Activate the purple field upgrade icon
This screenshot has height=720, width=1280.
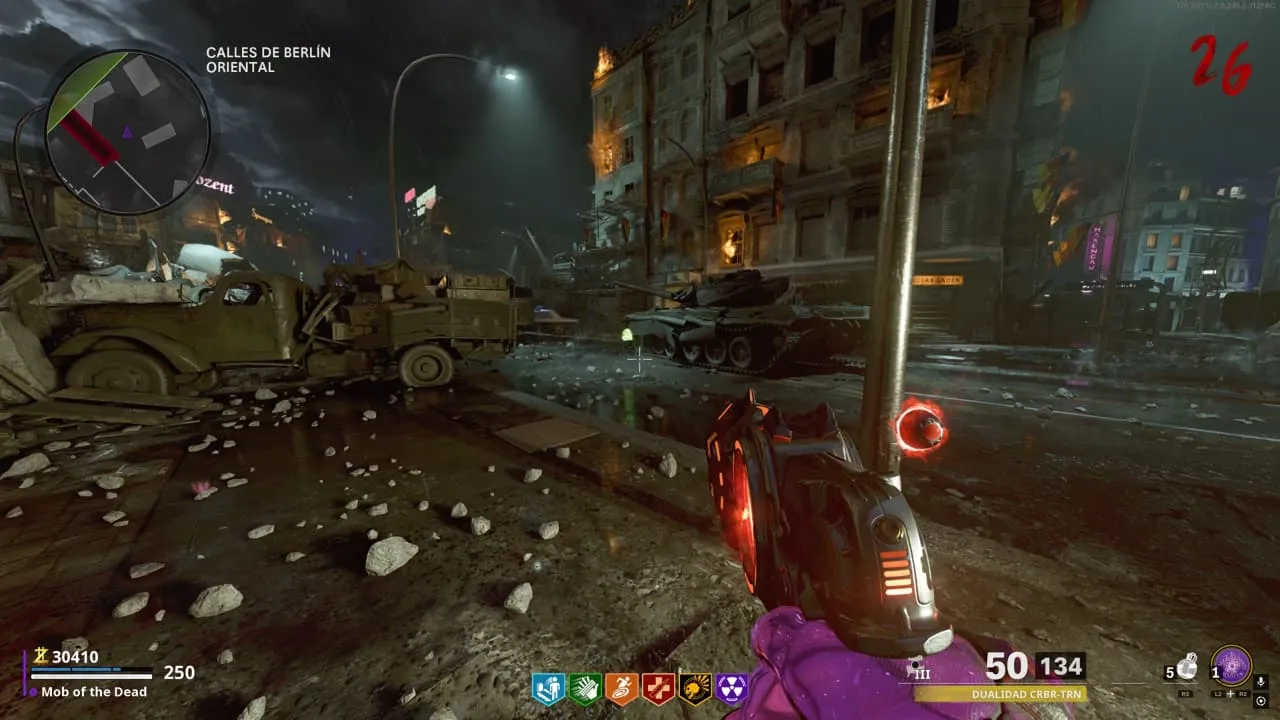[1231, 666]
